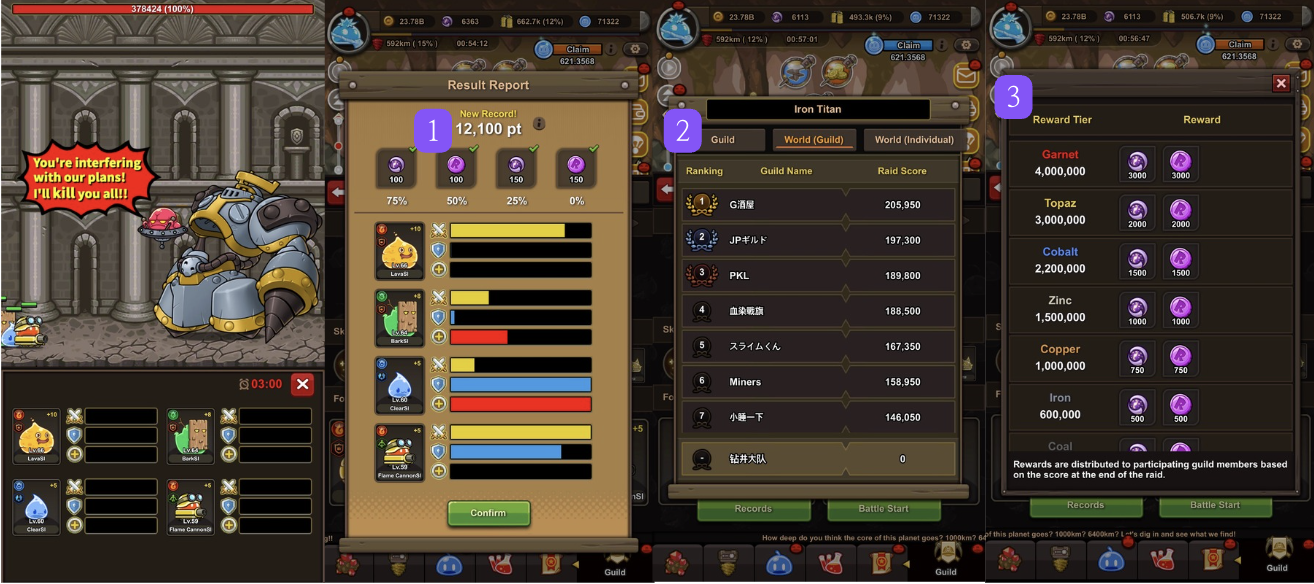
Task: Open the mail envelope icon
Action: pyautogui.click(x=967, y=75)
